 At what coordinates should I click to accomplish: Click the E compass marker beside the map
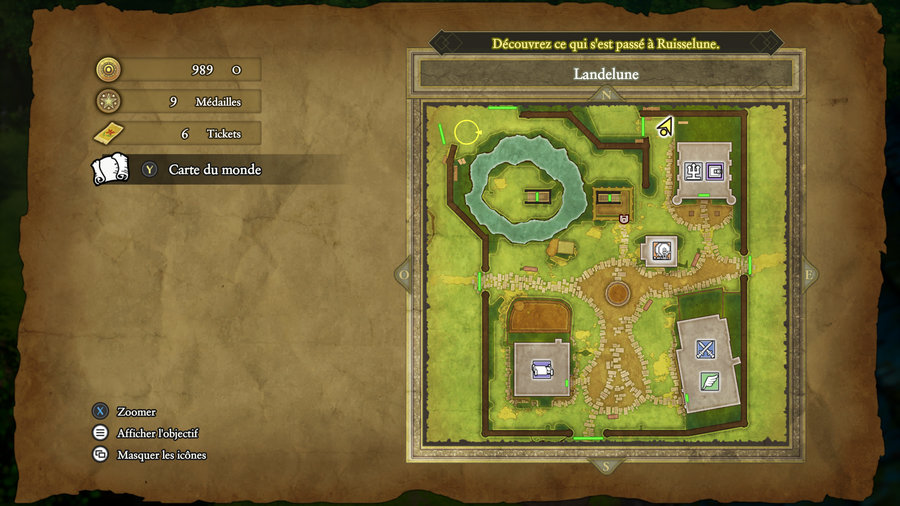click(808, 274)
